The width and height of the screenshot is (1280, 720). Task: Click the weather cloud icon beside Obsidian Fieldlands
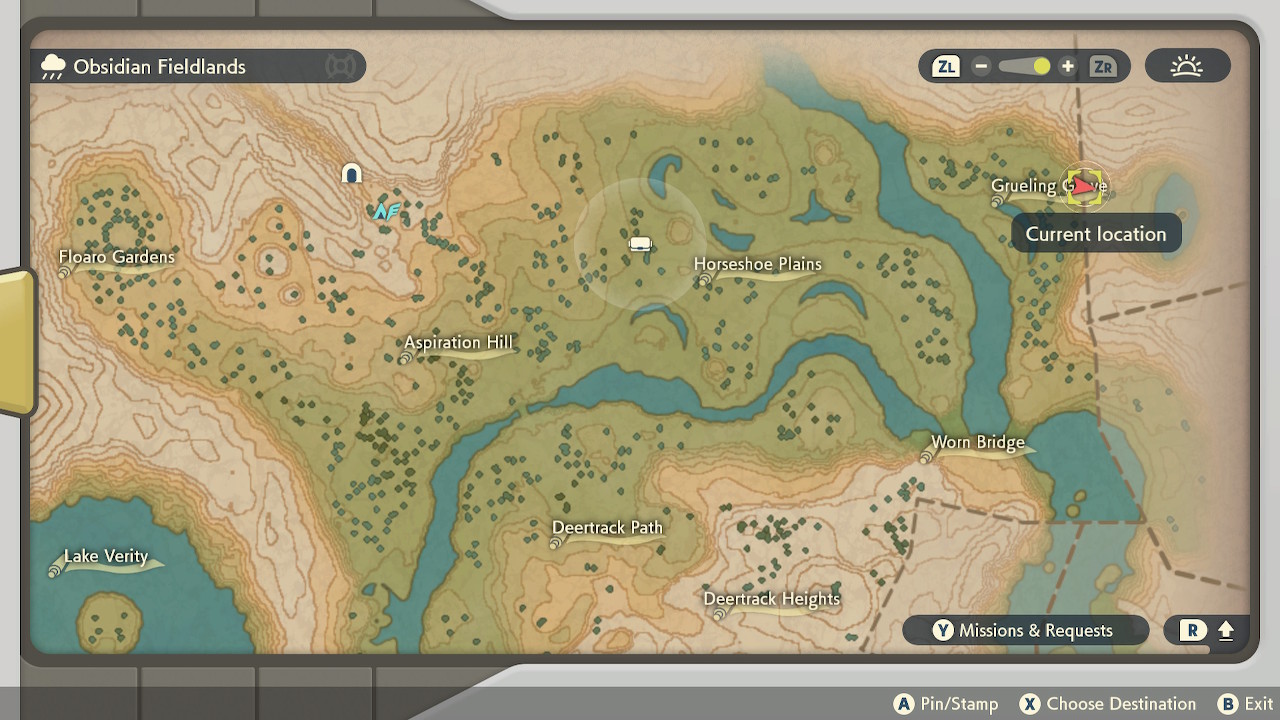[53, 65]
